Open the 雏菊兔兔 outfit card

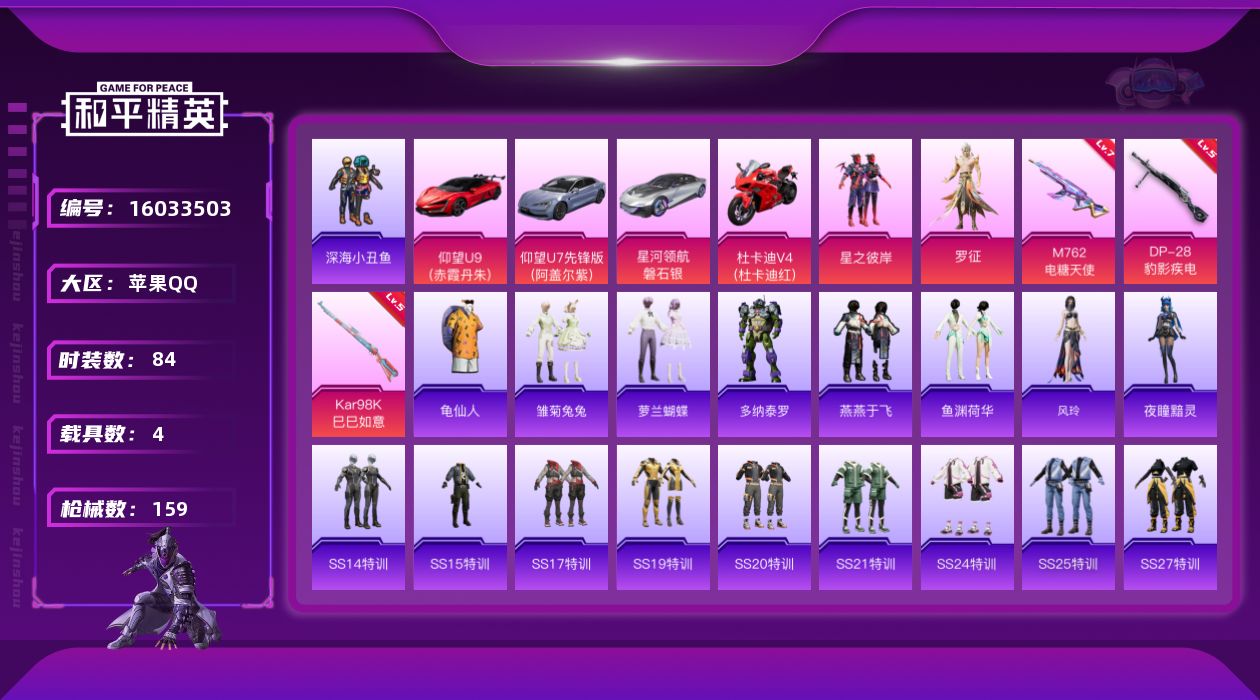click(x=561, y=364)
